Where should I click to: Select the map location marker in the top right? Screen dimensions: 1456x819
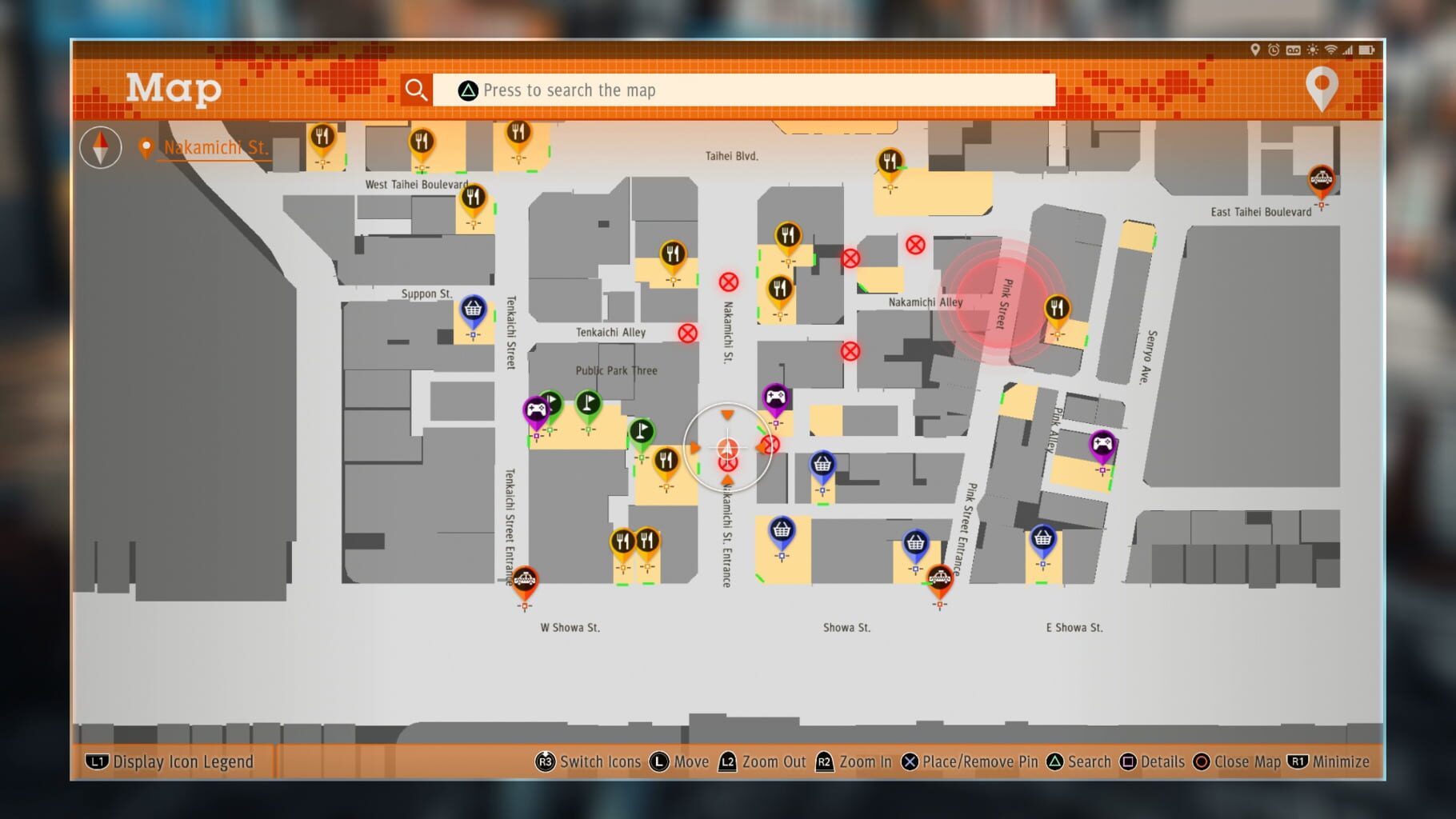(x=1321, y=88)
